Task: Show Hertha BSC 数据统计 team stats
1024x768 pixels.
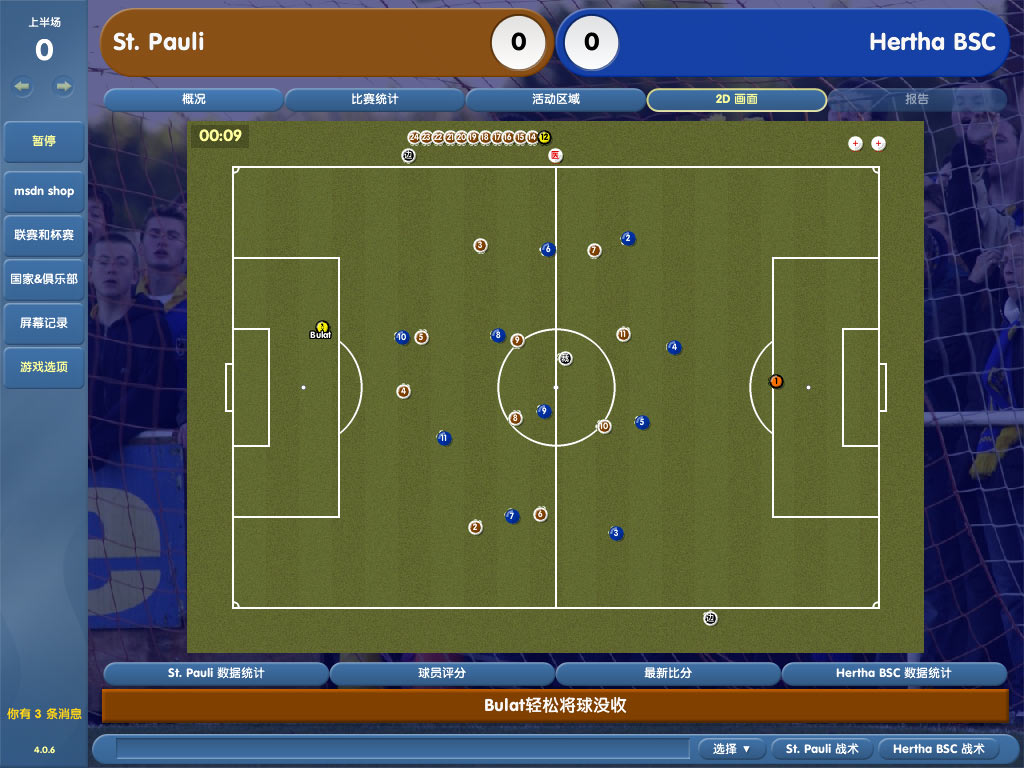Action: 894,674
